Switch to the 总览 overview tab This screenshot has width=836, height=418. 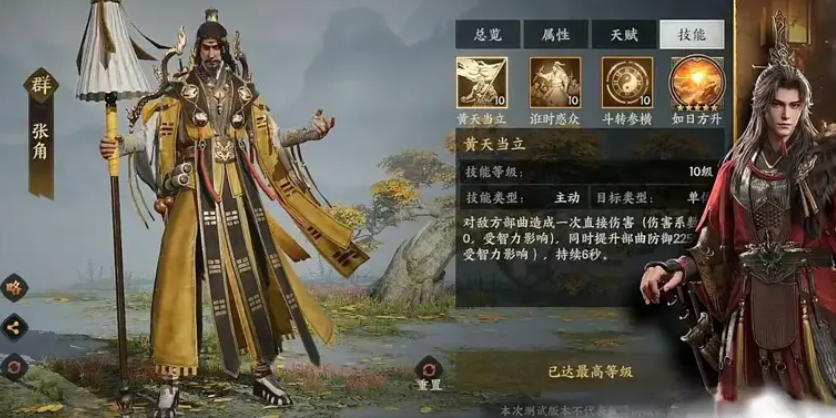tap(479, 35)
